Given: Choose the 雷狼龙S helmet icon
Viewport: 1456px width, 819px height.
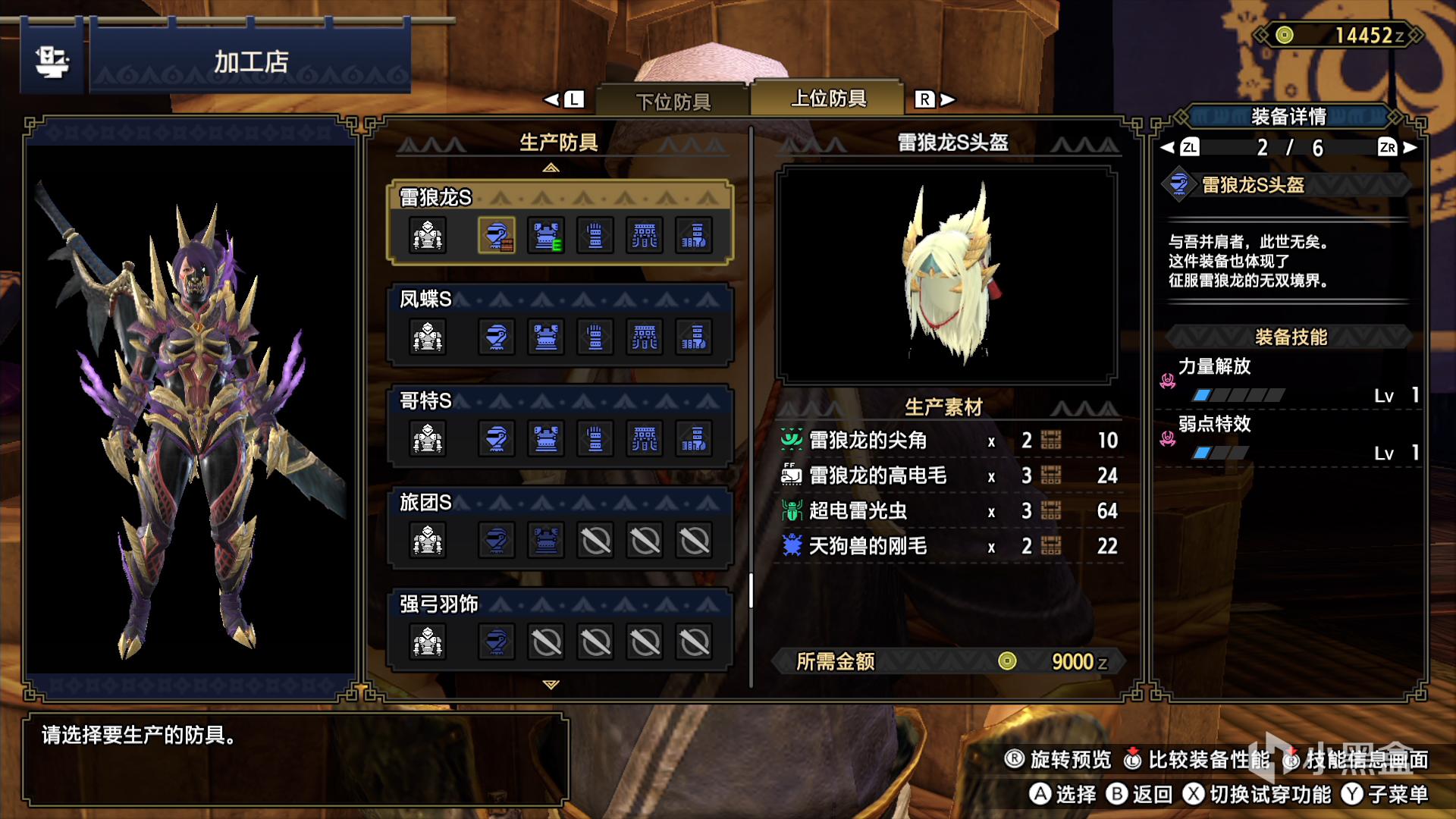Looking at the screenshot, I should (x=497, y=235).
